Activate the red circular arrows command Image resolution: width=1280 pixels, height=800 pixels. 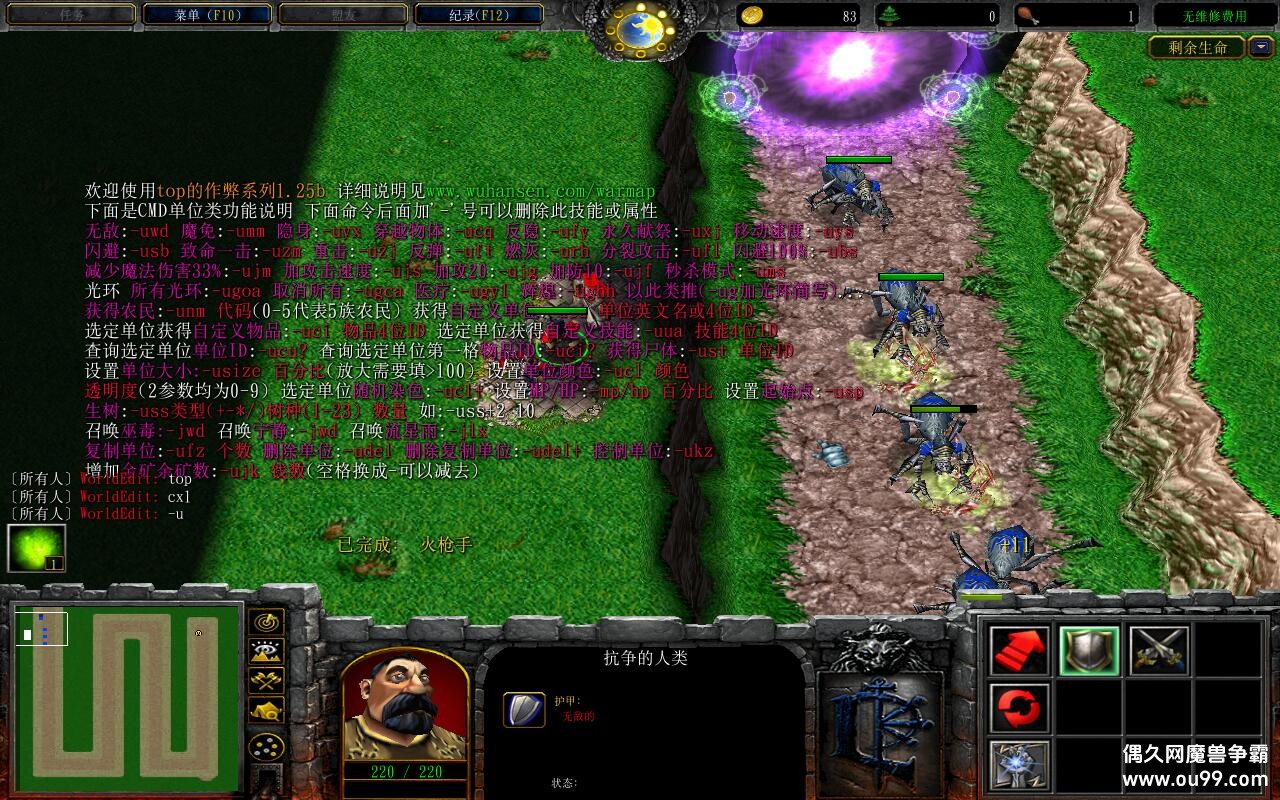click(x=1020, y=708)
